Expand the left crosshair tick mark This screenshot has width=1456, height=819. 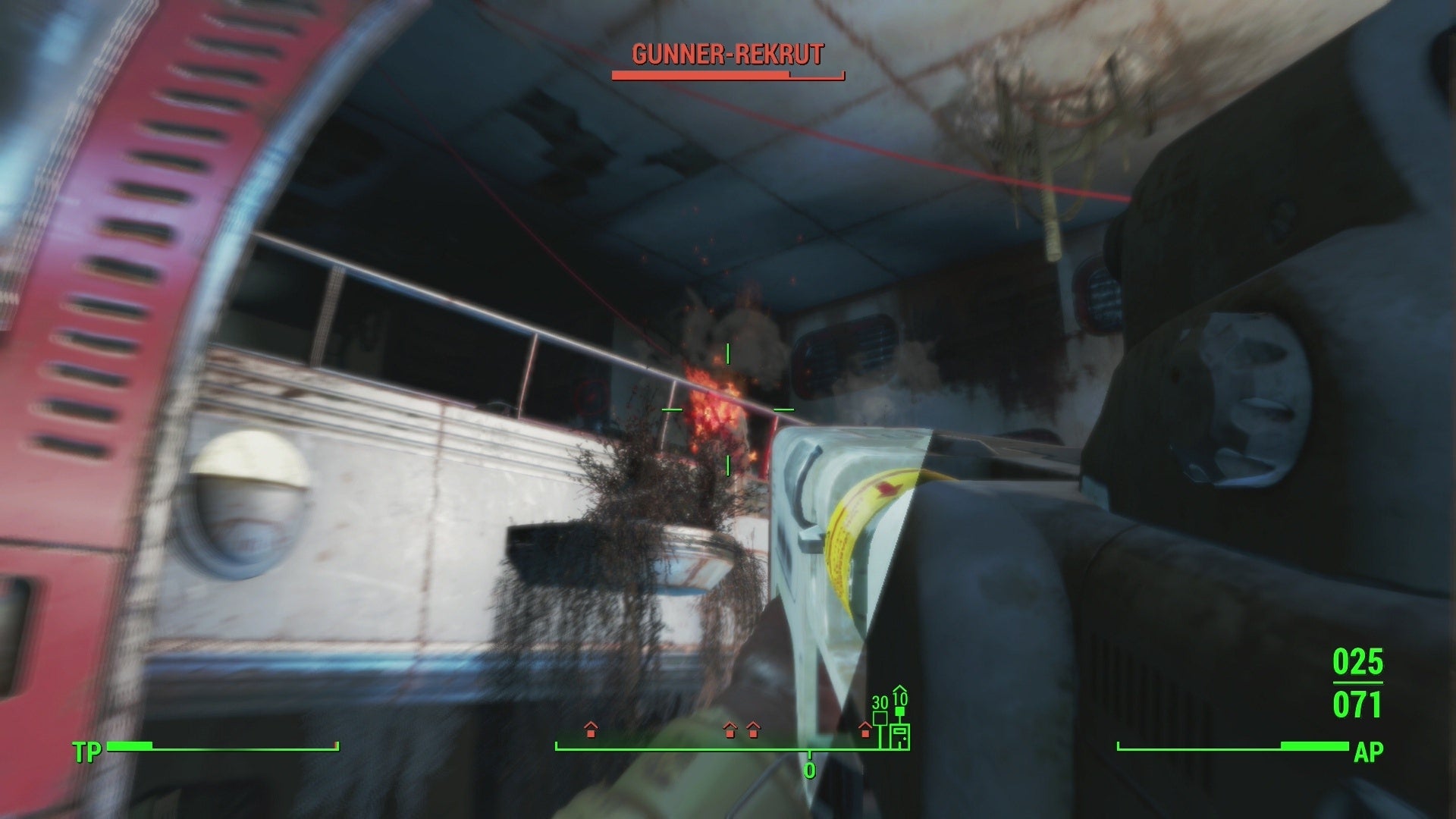click(670, 409)
